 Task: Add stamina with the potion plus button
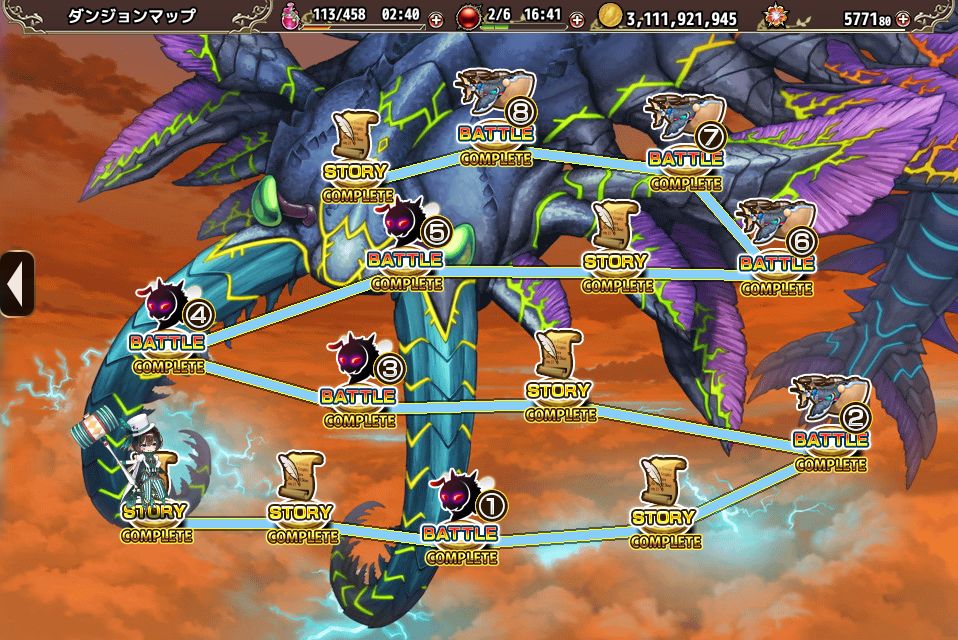click(436, 19)
